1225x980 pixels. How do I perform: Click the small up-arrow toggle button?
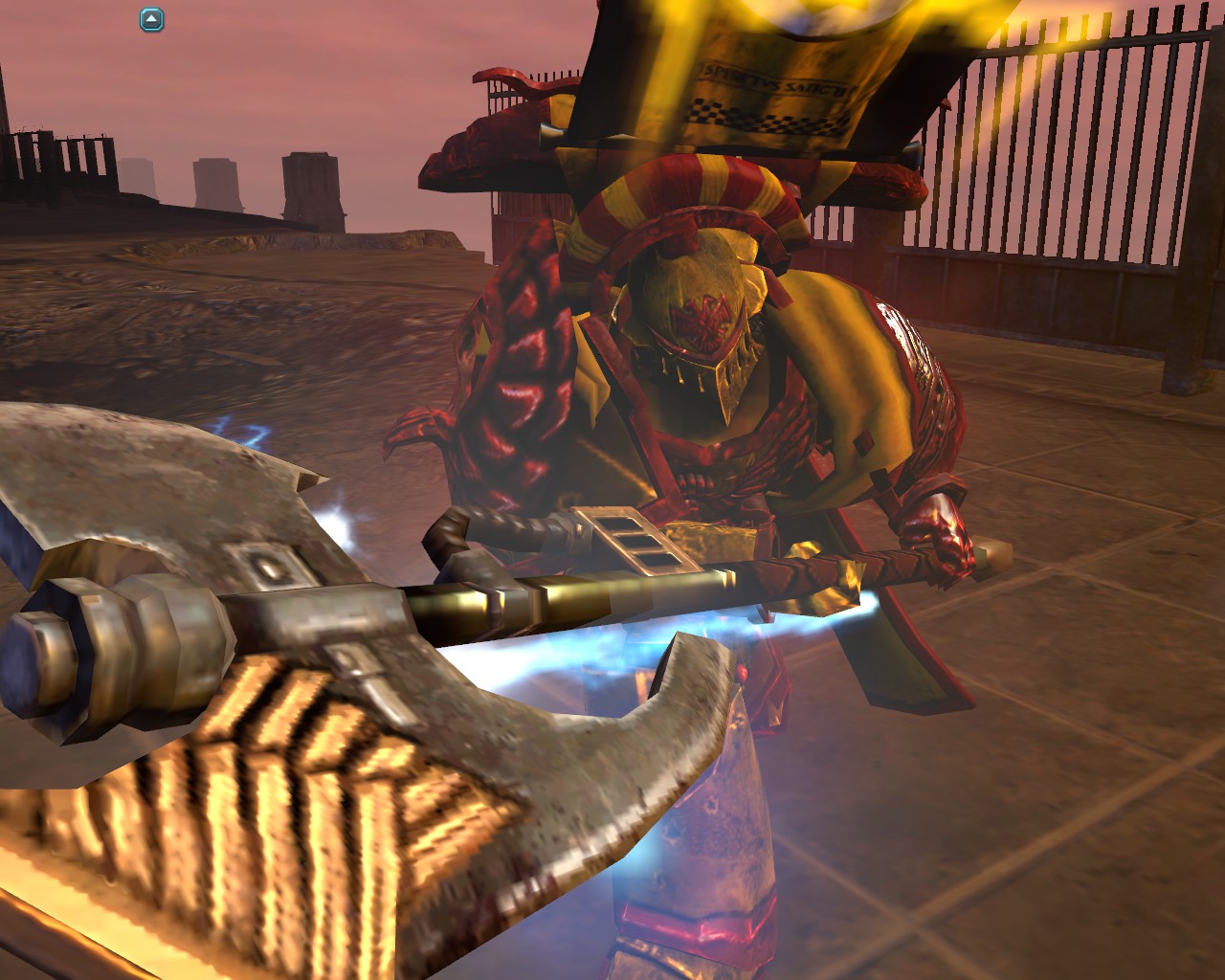tap(151, 19)
